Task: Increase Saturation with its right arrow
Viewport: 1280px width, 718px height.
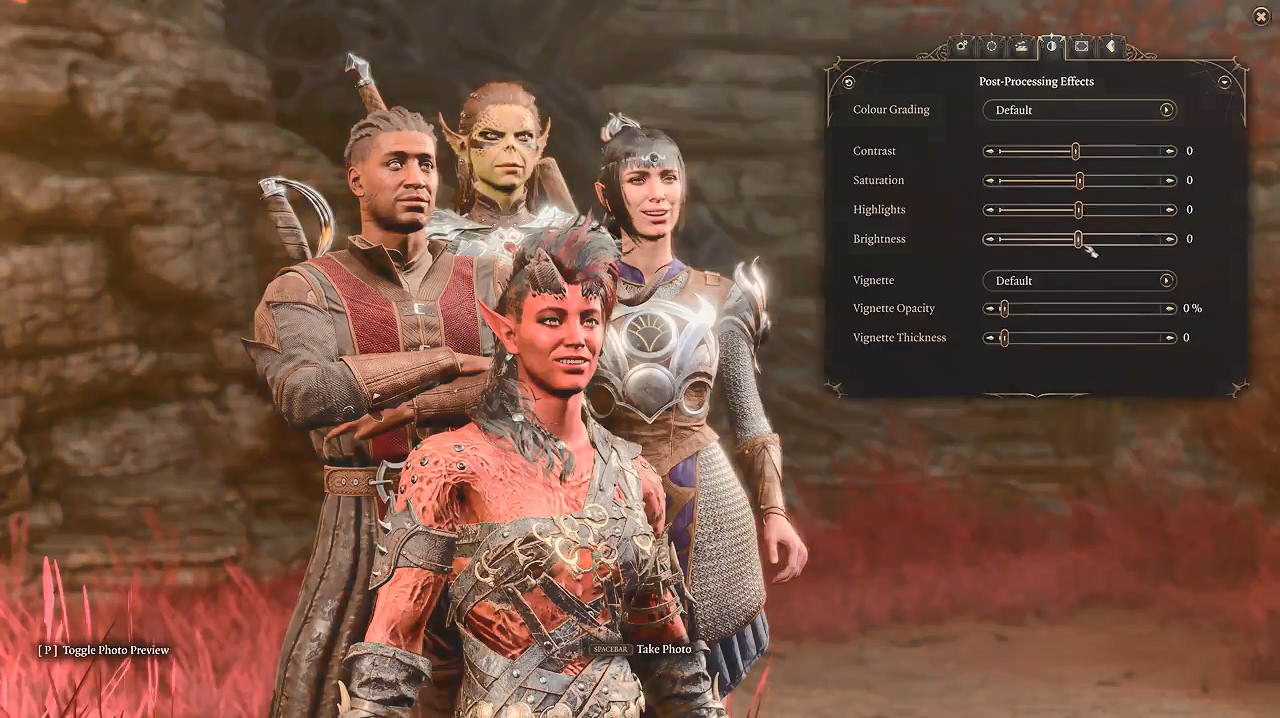Action: coord(1169,181)
